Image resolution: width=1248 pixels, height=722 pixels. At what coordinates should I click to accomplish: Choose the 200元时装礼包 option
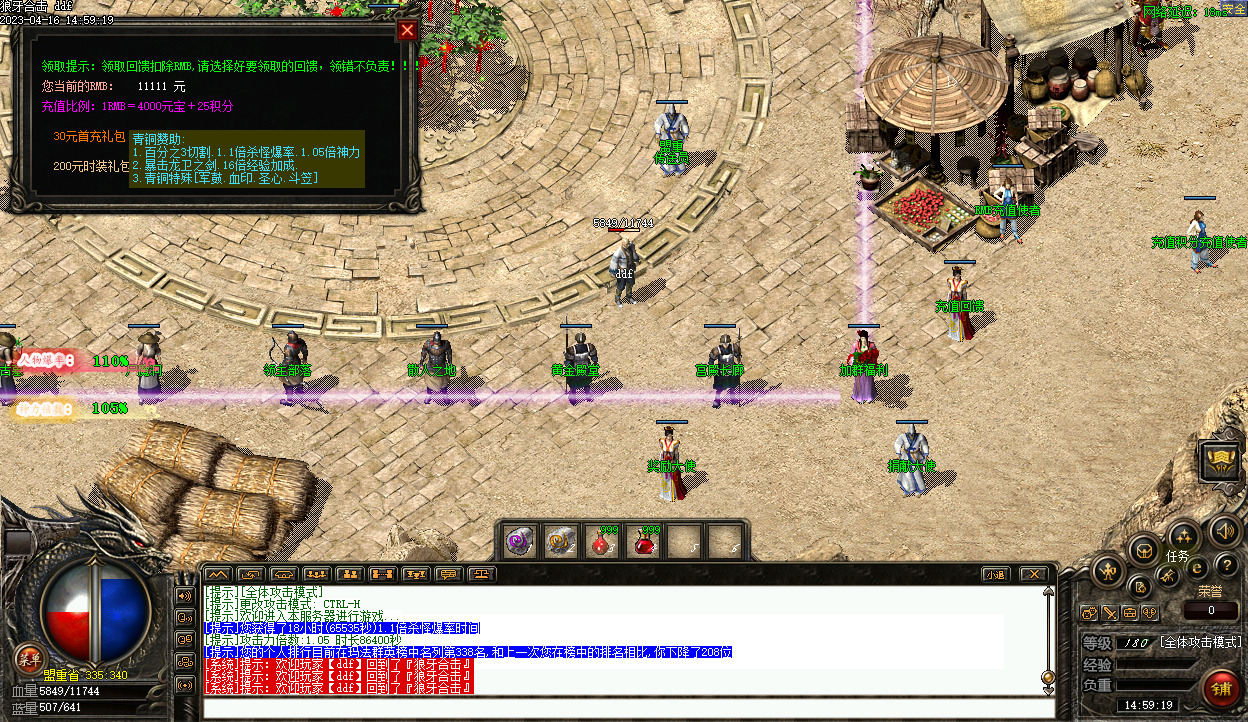[x=91, y=166]
